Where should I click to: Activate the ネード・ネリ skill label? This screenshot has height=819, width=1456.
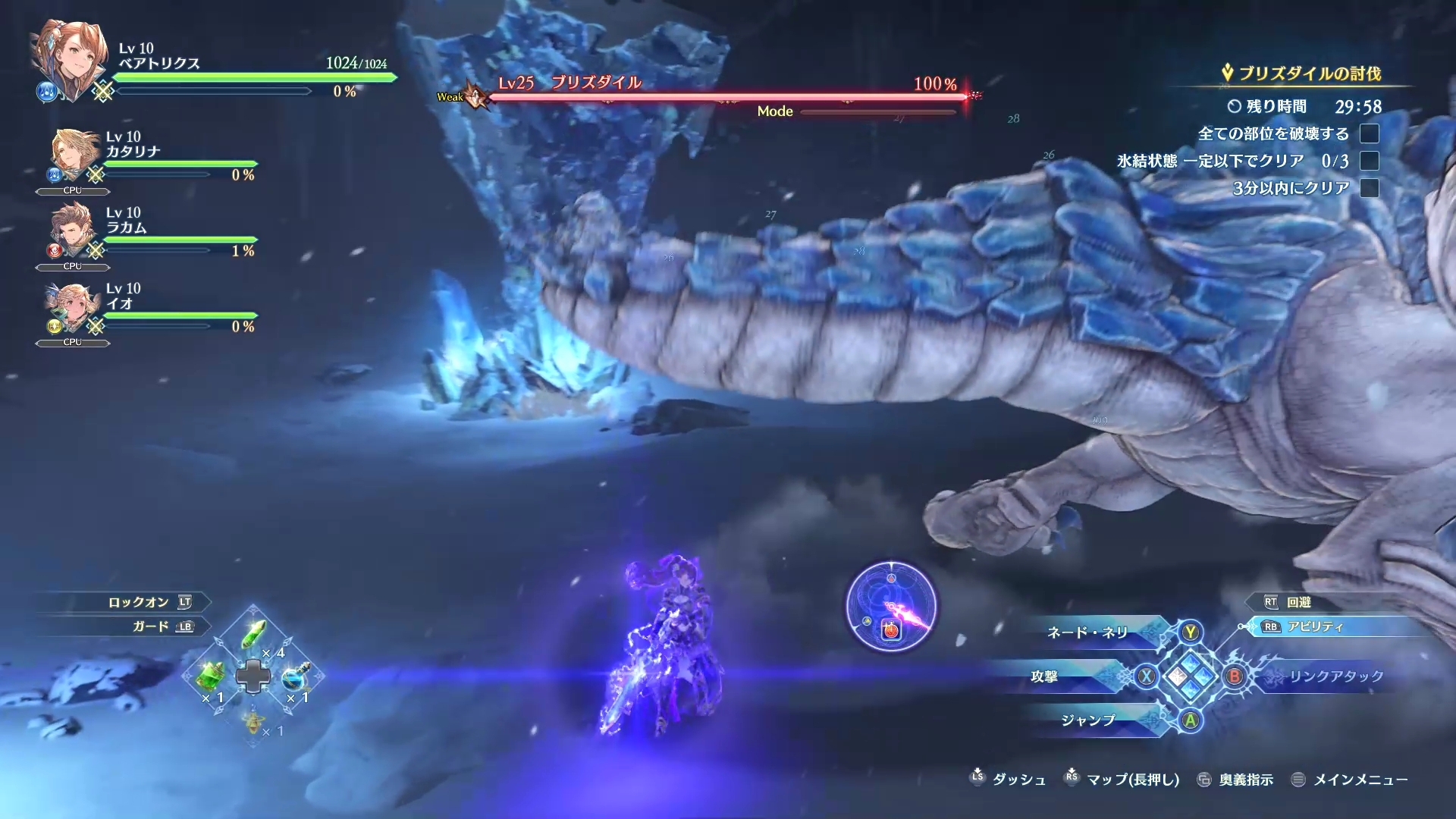pyautogui.click(x=1087, y=632)
